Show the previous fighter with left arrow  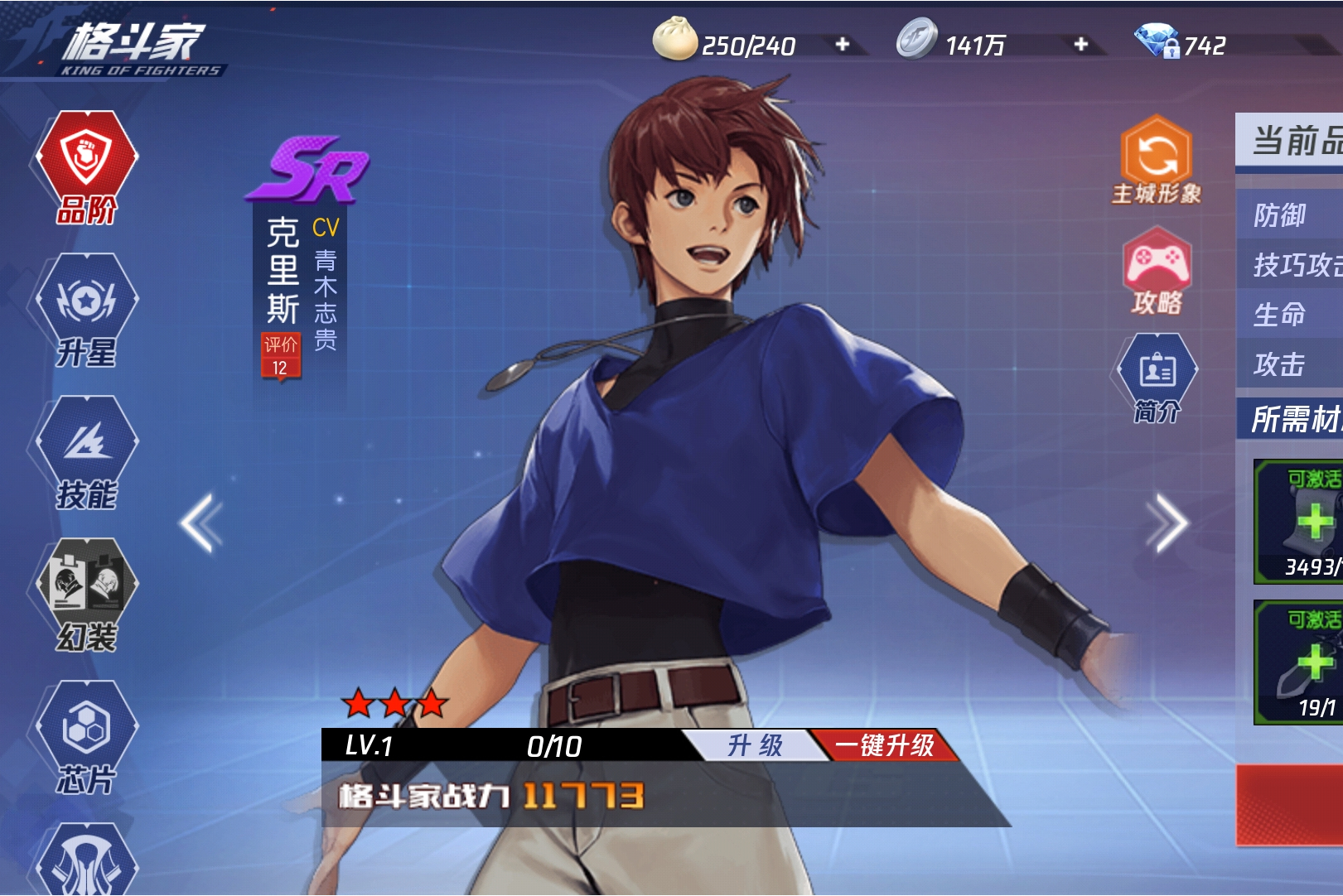click(201, 523)
